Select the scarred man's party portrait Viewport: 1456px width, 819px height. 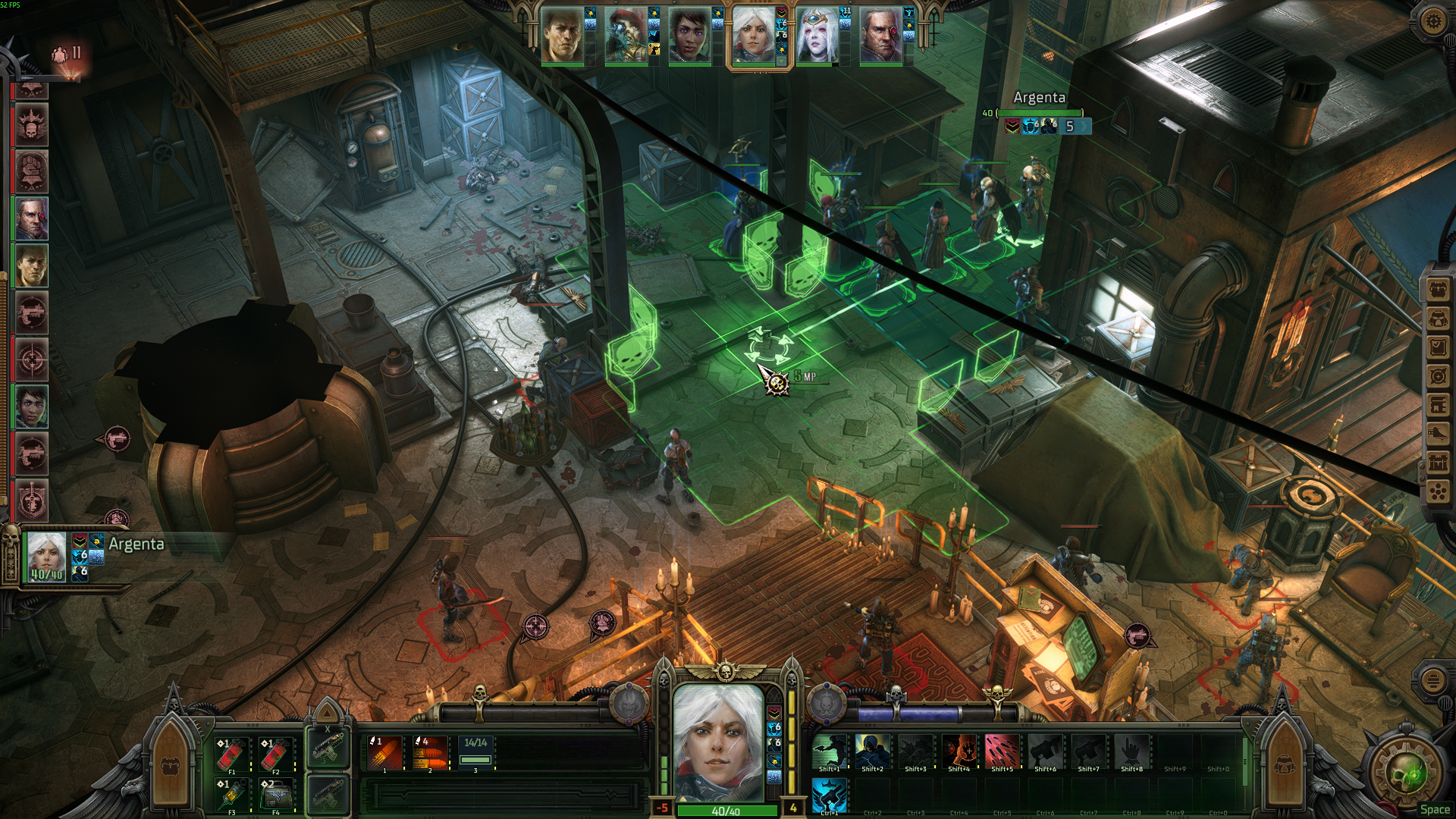pyautogui.click(x=562, y=36)
